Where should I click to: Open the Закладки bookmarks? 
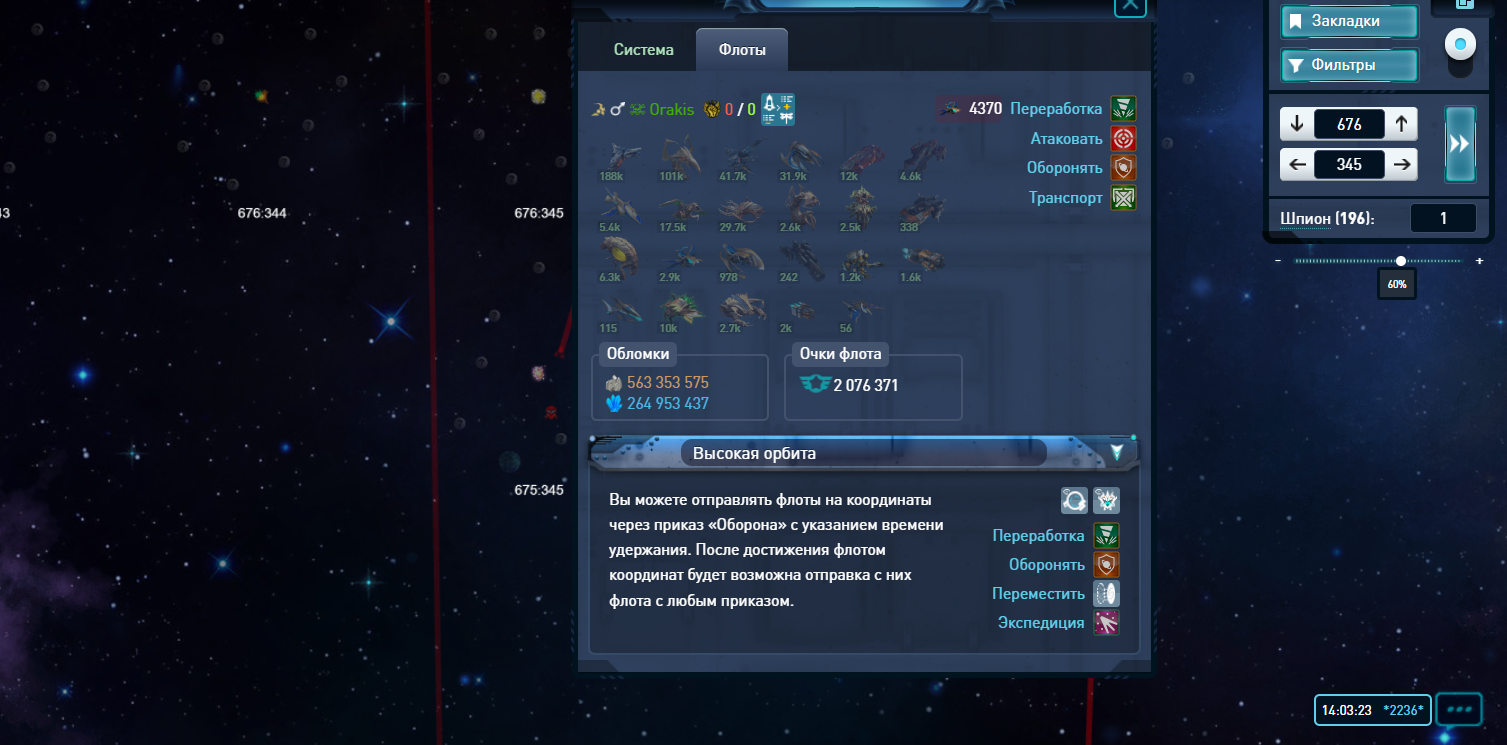pyautogui.click(x=1349, y=21)
